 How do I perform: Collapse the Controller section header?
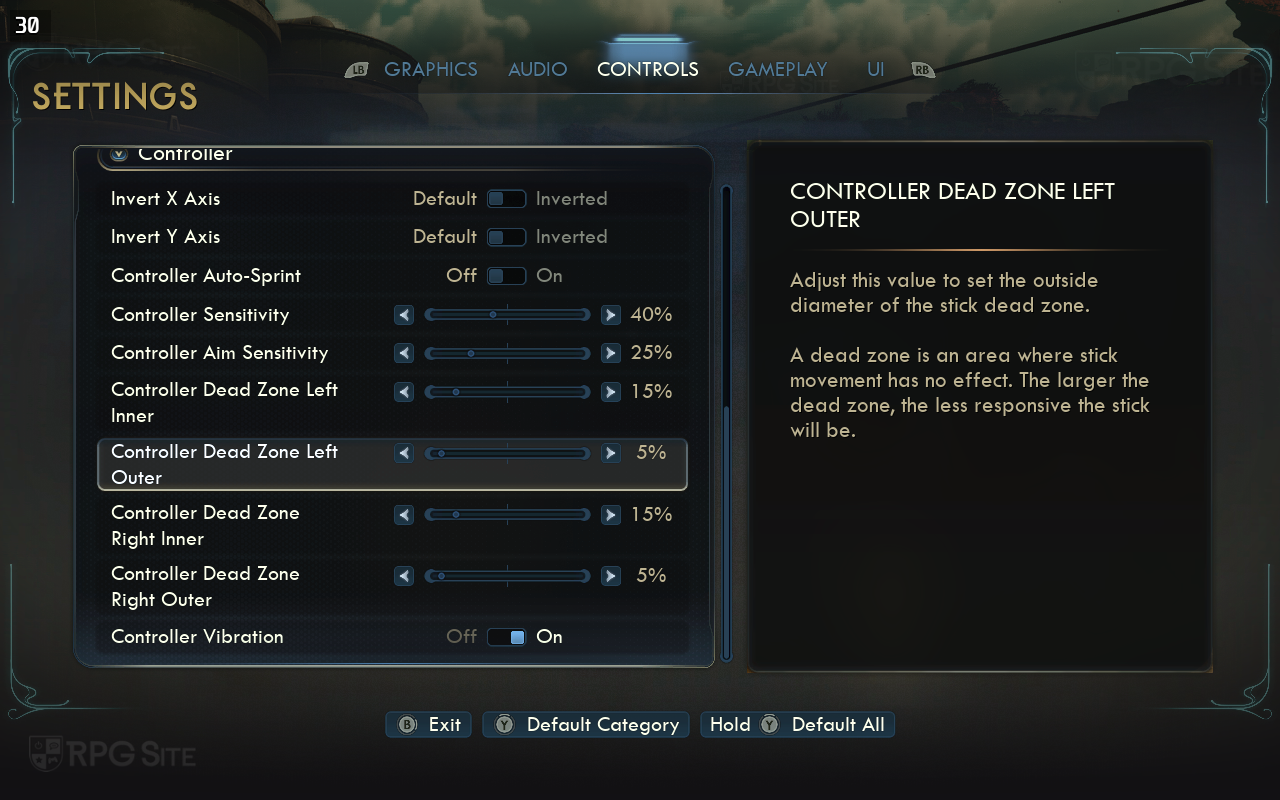click(120, 154)
